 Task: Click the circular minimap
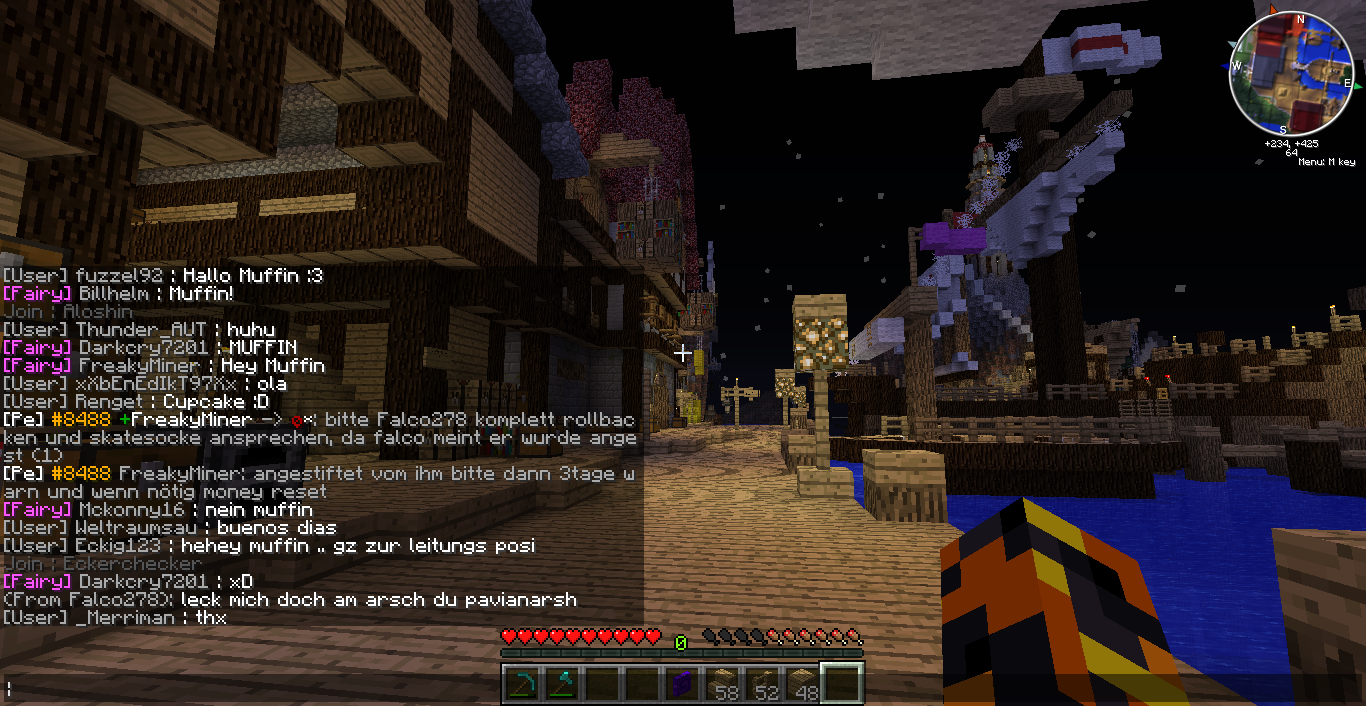pyautogui.click(x=1290, y=73)
